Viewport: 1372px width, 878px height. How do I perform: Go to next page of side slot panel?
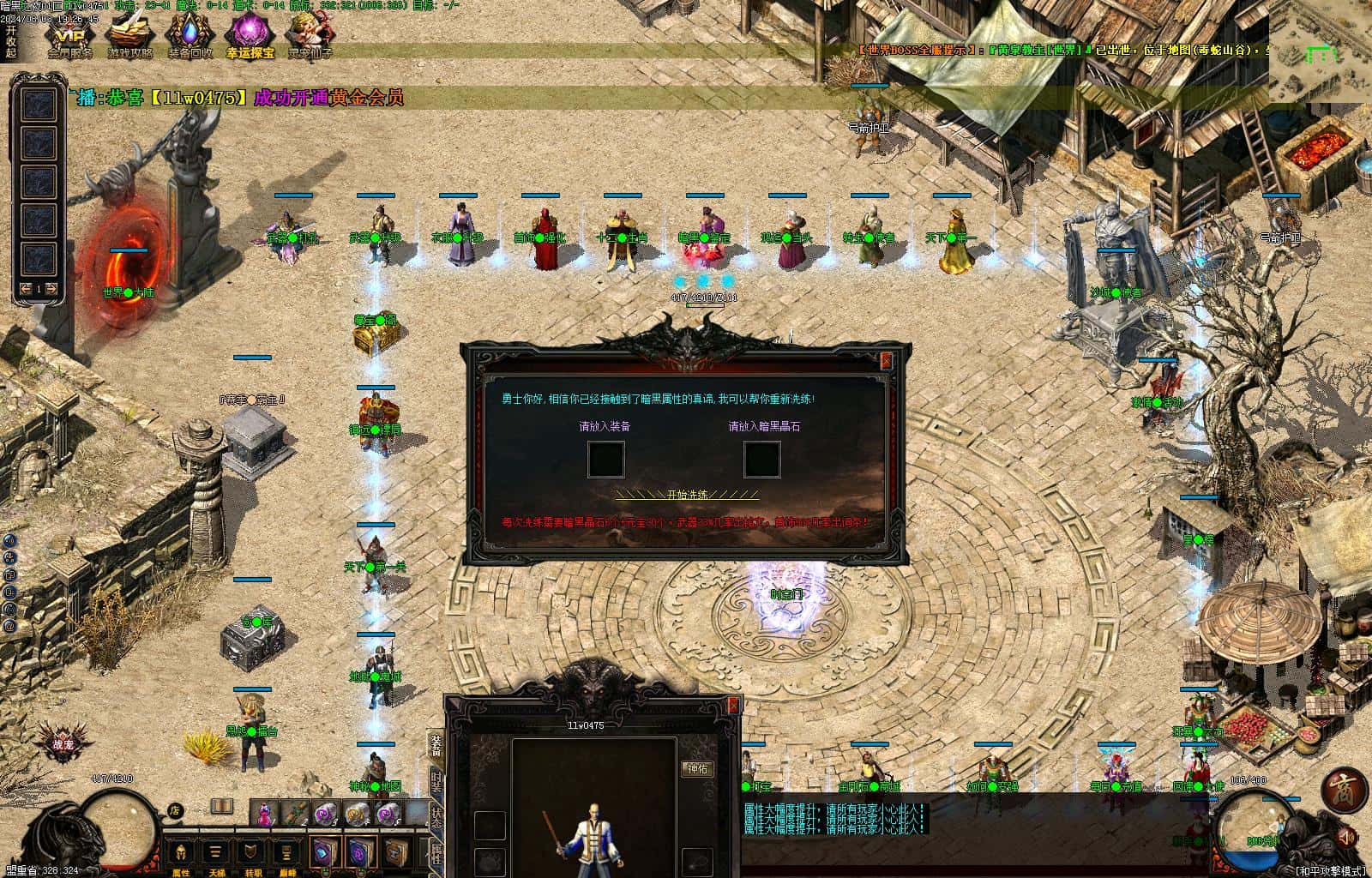coord(52,289)
